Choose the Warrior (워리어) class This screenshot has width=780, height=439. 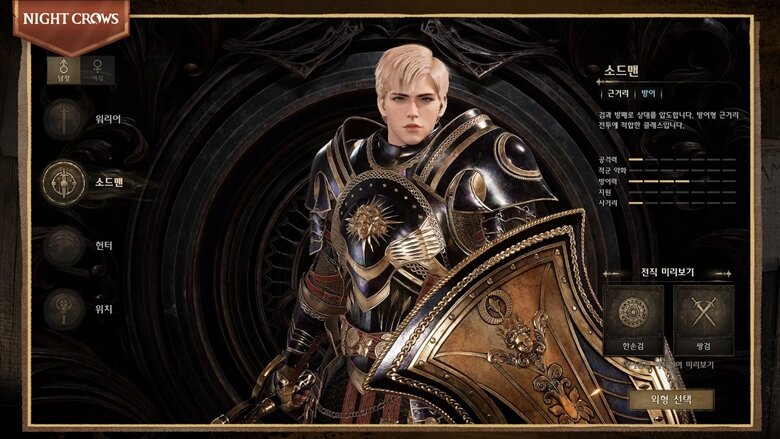point(64,120)
